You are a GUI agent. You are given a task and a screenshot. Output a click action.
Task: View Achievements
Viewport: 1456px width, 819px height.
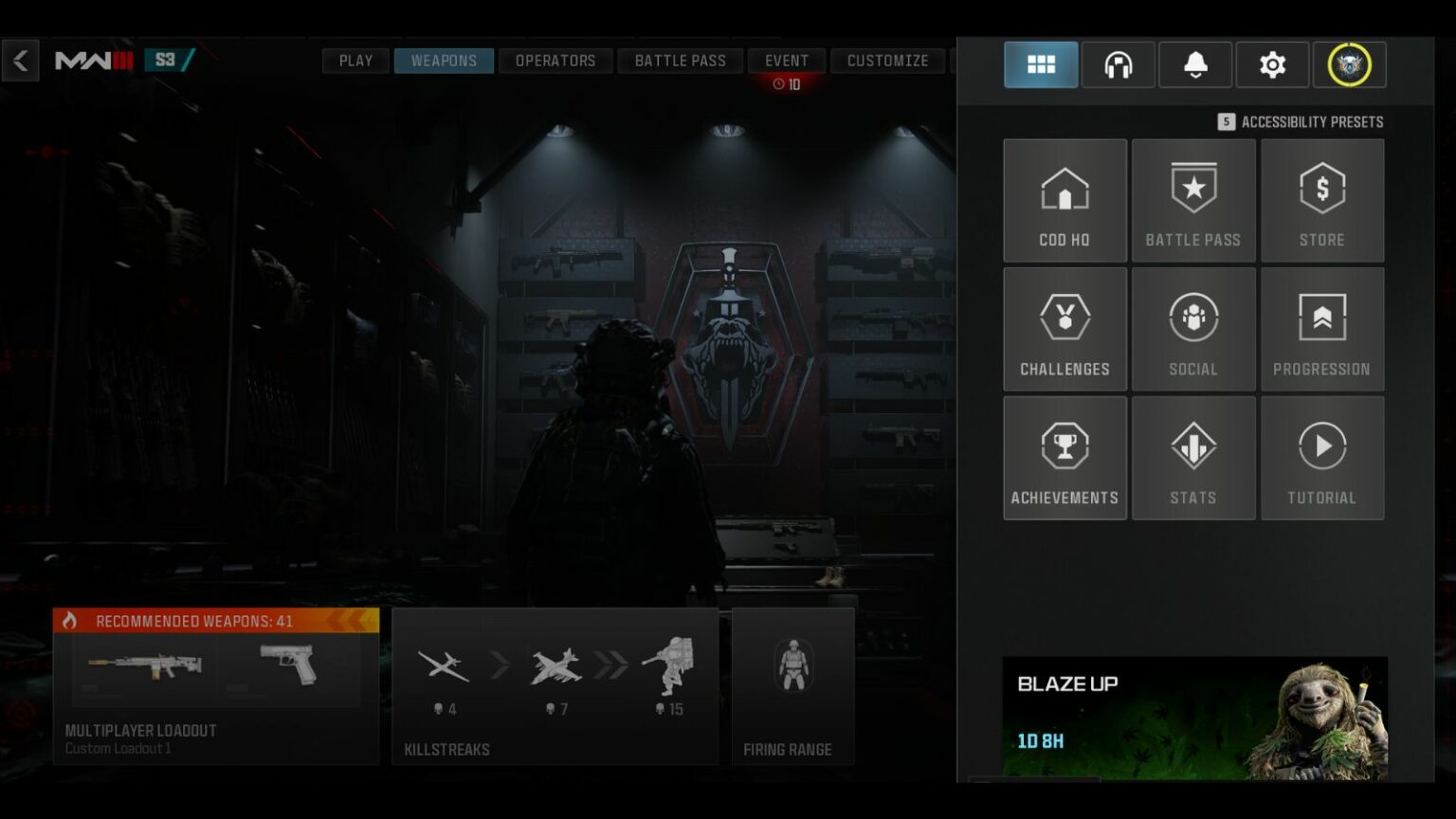point(1065,457)
